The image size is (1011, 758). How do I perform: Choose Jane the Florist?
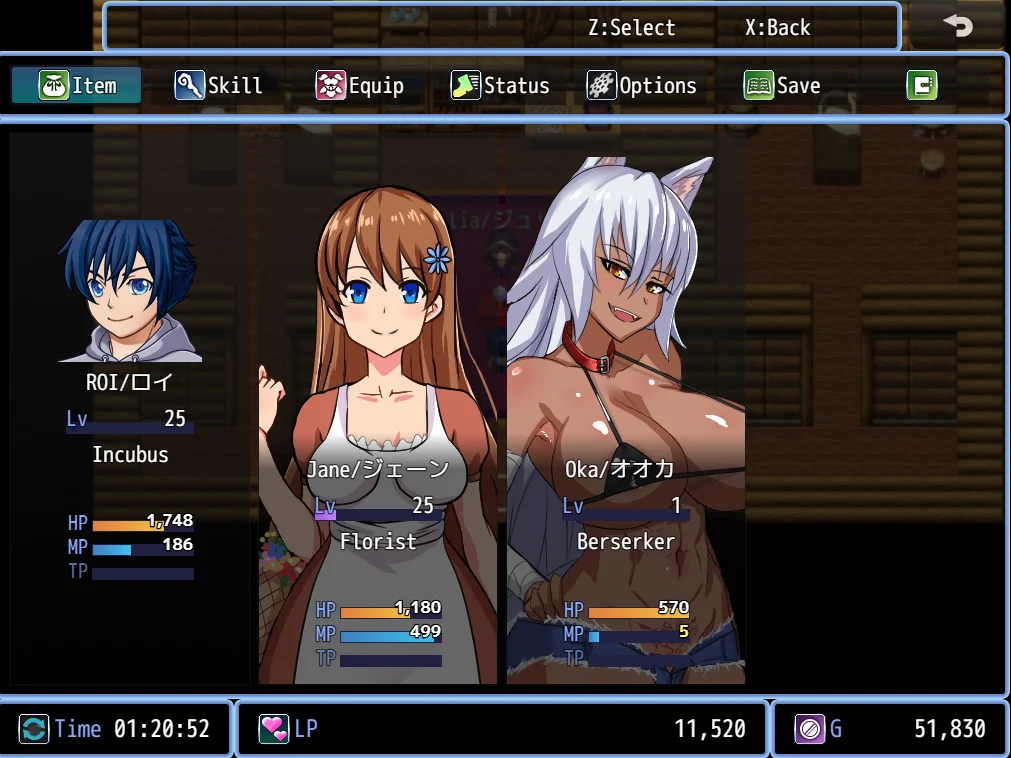[378, 430]
